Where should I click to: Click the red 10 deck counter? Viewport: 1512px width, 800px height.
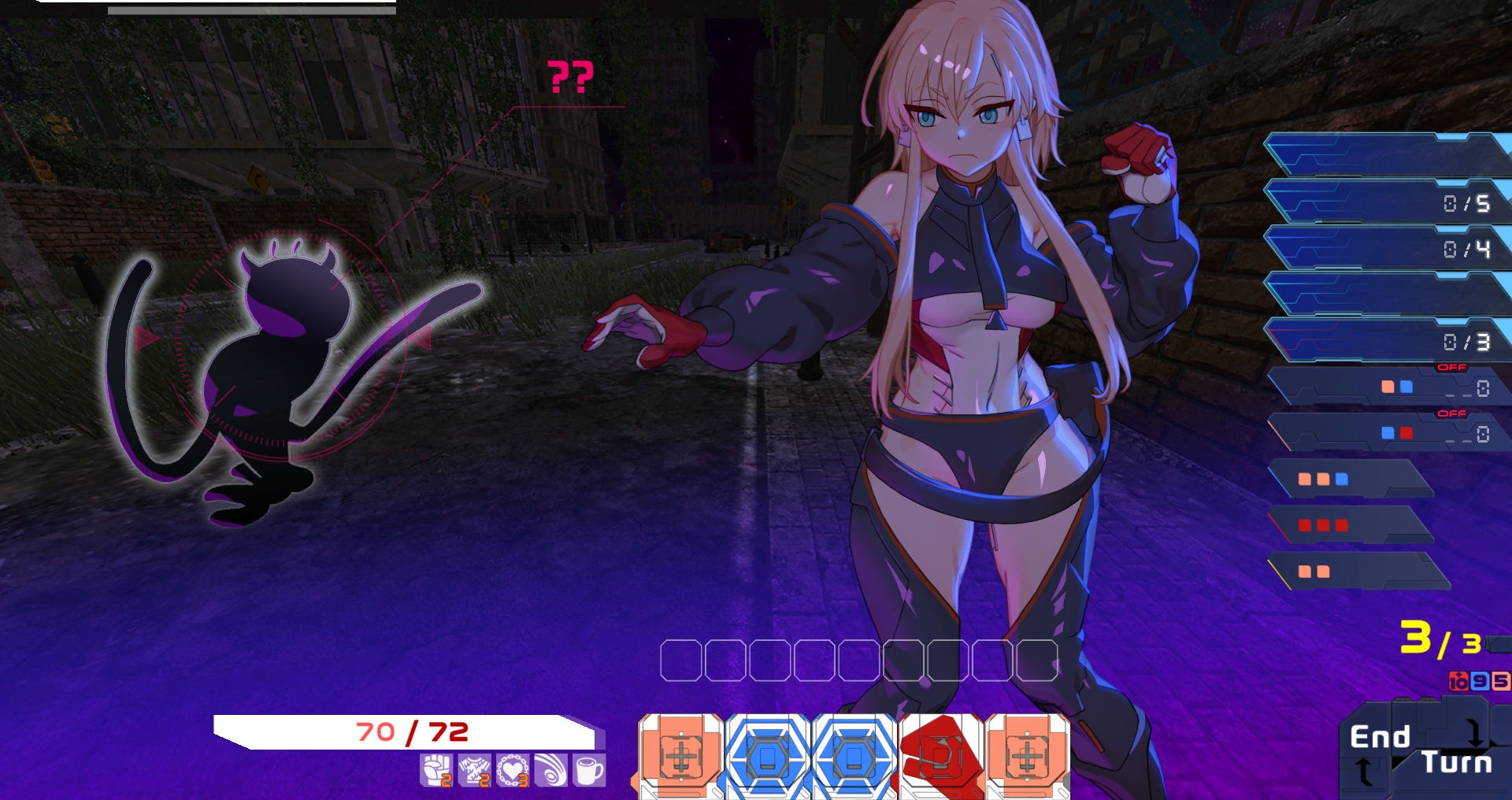(1458, 681)
